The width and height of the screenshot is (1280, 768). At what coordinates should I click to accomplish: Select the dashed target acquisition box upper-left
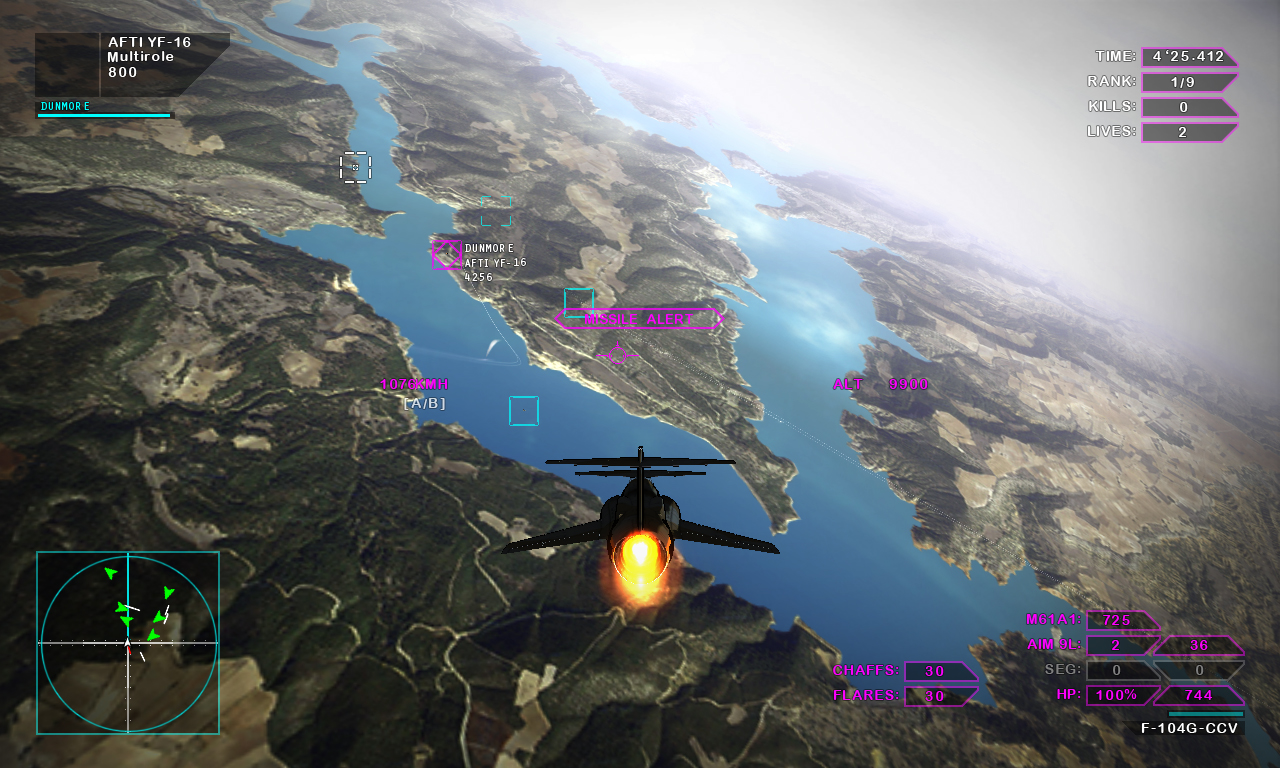tap(355, 168)
